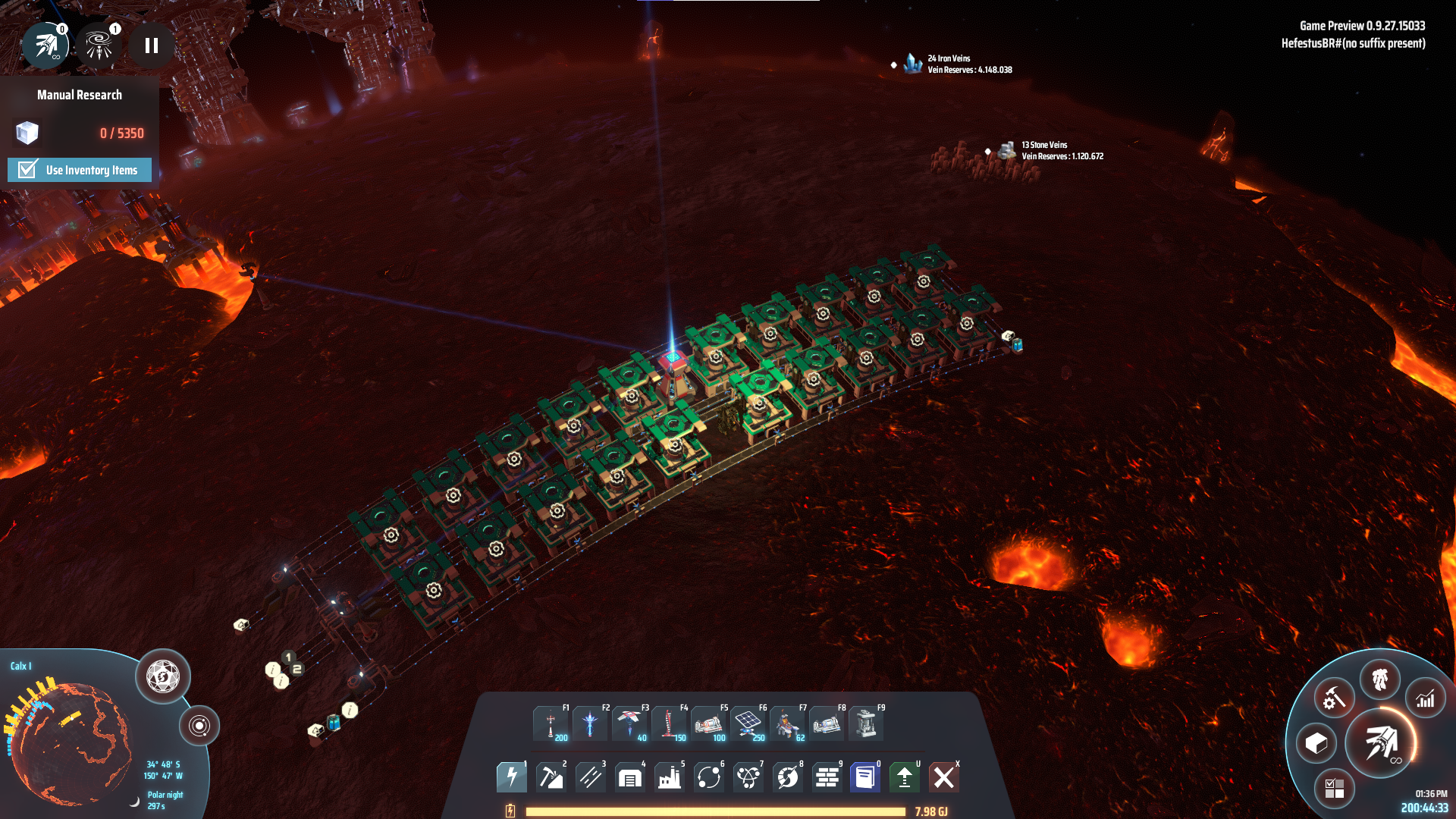Viewport: 1456px width, 819px height.
Task: Open the mecha panel in the circular menu
Action: (1380, 679)
